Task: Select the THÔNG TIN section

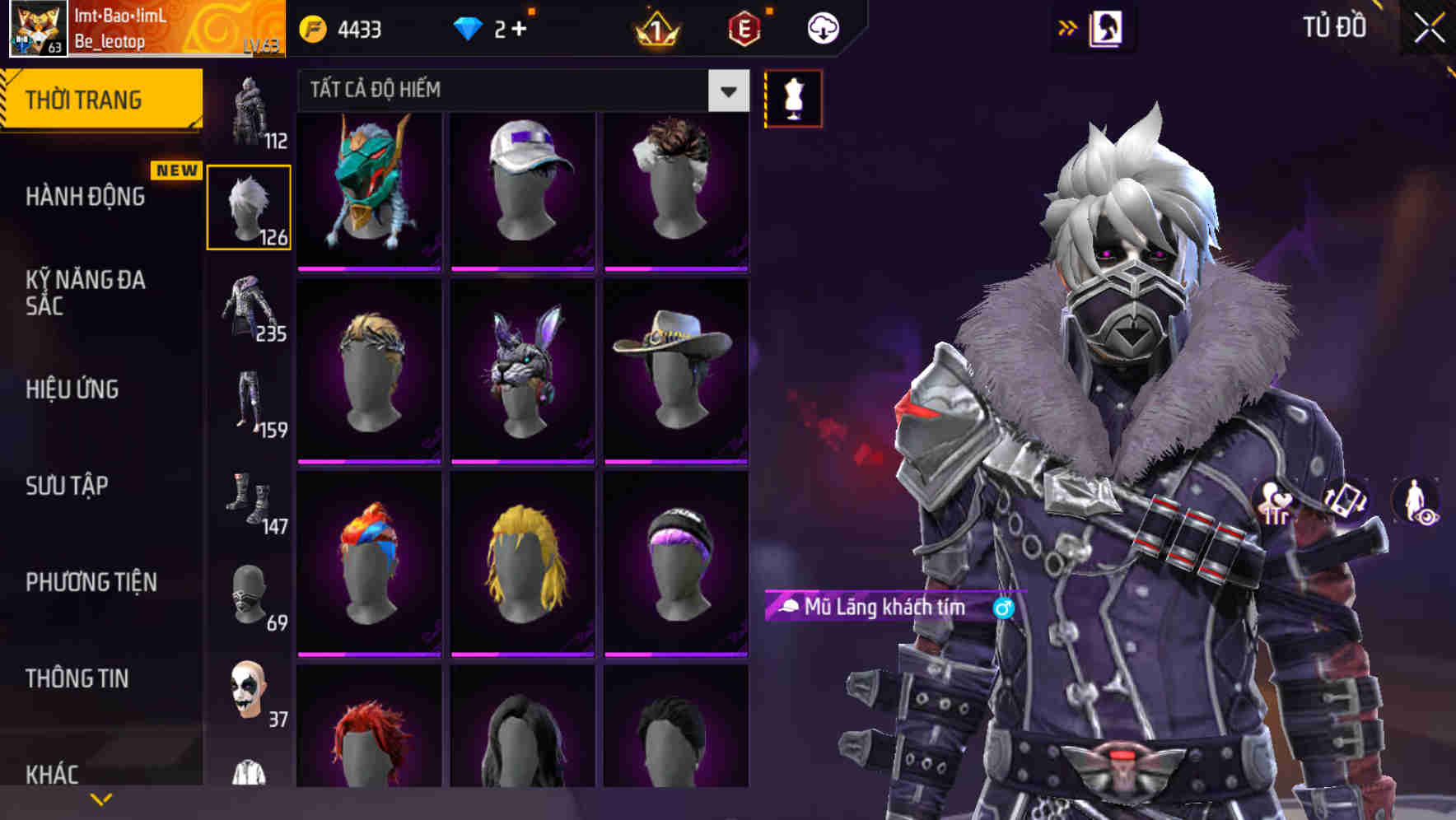Action: (x=78, y=678)
